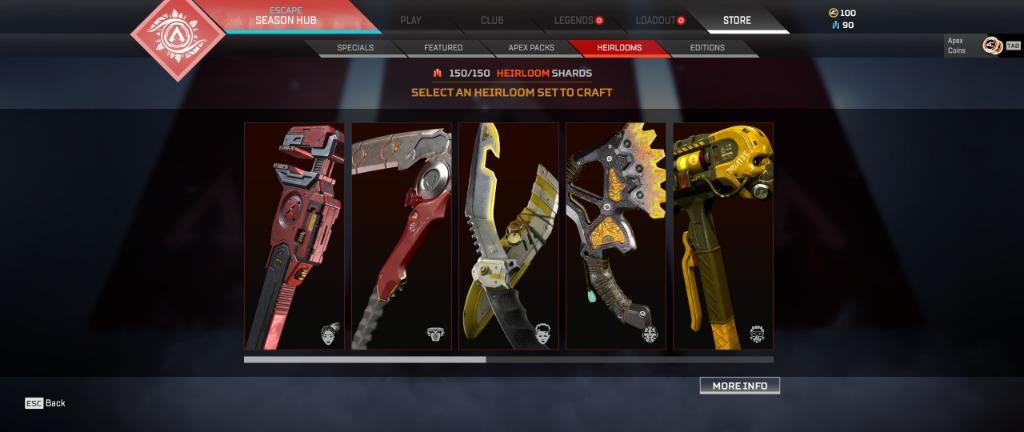This screenshot has height=432, width=1024.
Task: Click the More Info button
Action: coord(739,386)
